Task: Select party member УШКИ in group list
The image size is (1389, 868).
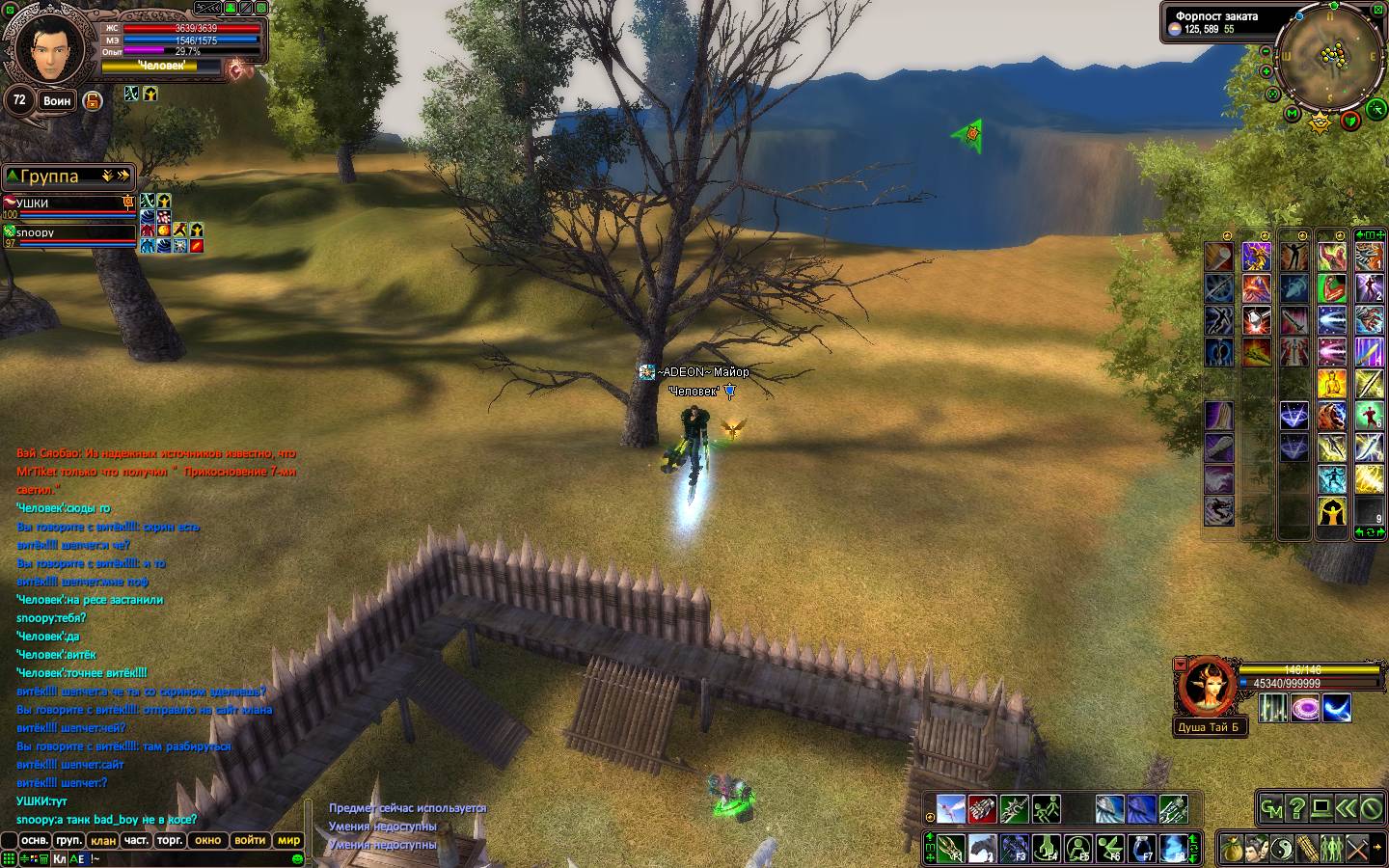Action: tap(69, 203)
